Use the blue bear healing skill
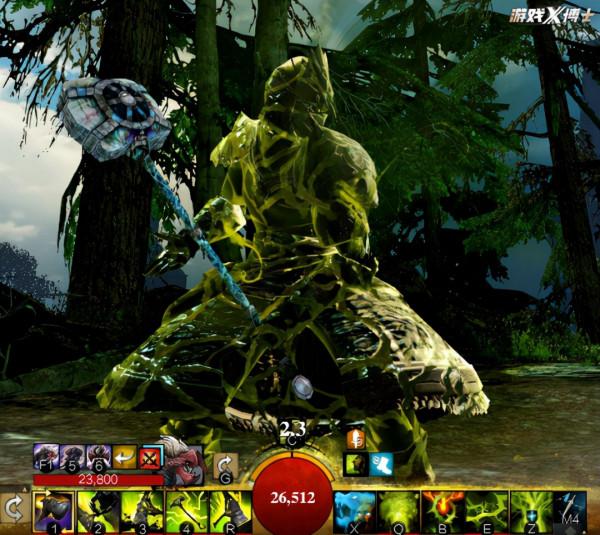600x535 pixels. coord(354,511)
